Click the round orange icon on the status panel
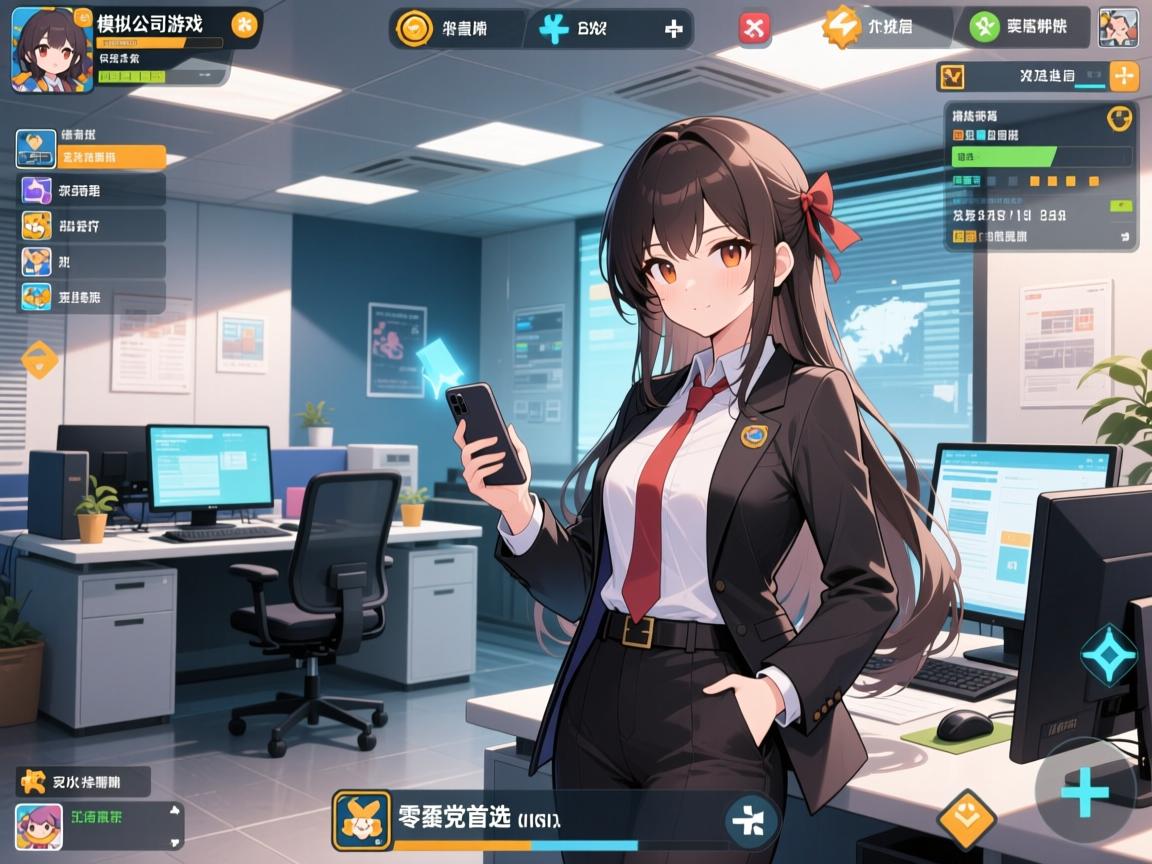This screenshot has height=864, width=1152. (x=1119, y=118)
